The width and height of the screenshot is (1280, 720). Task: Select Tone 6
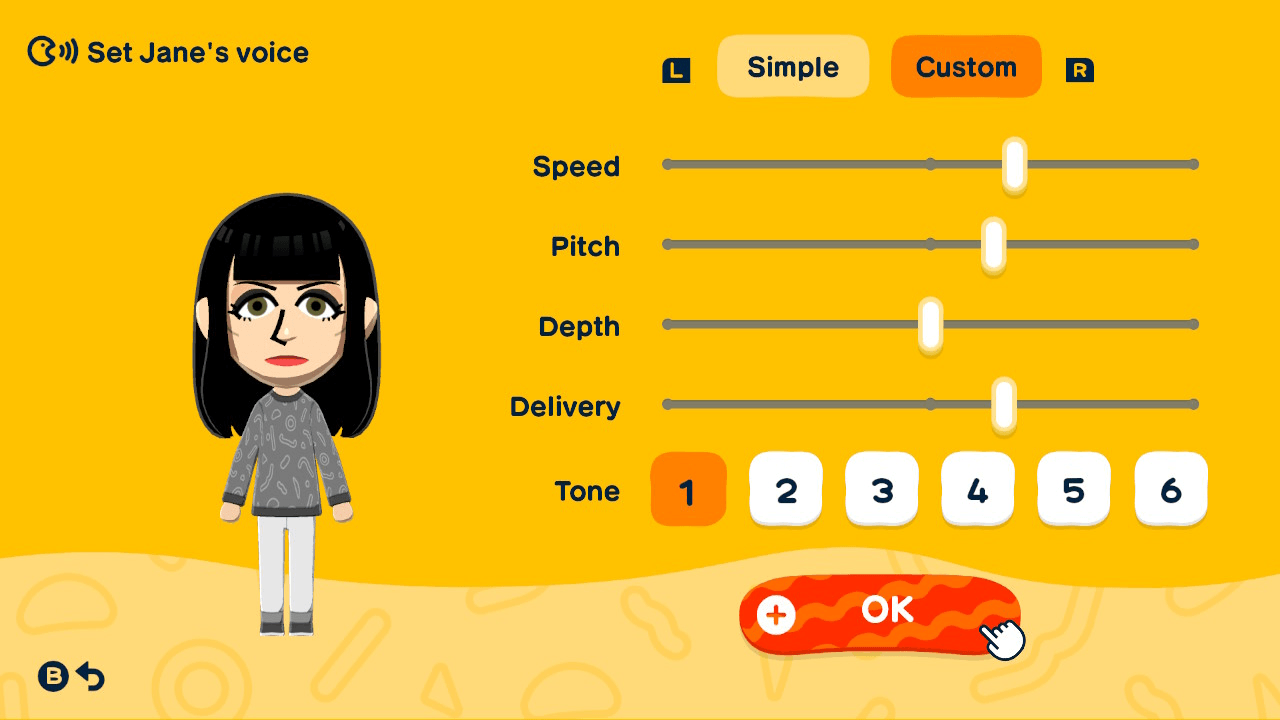1170,489
